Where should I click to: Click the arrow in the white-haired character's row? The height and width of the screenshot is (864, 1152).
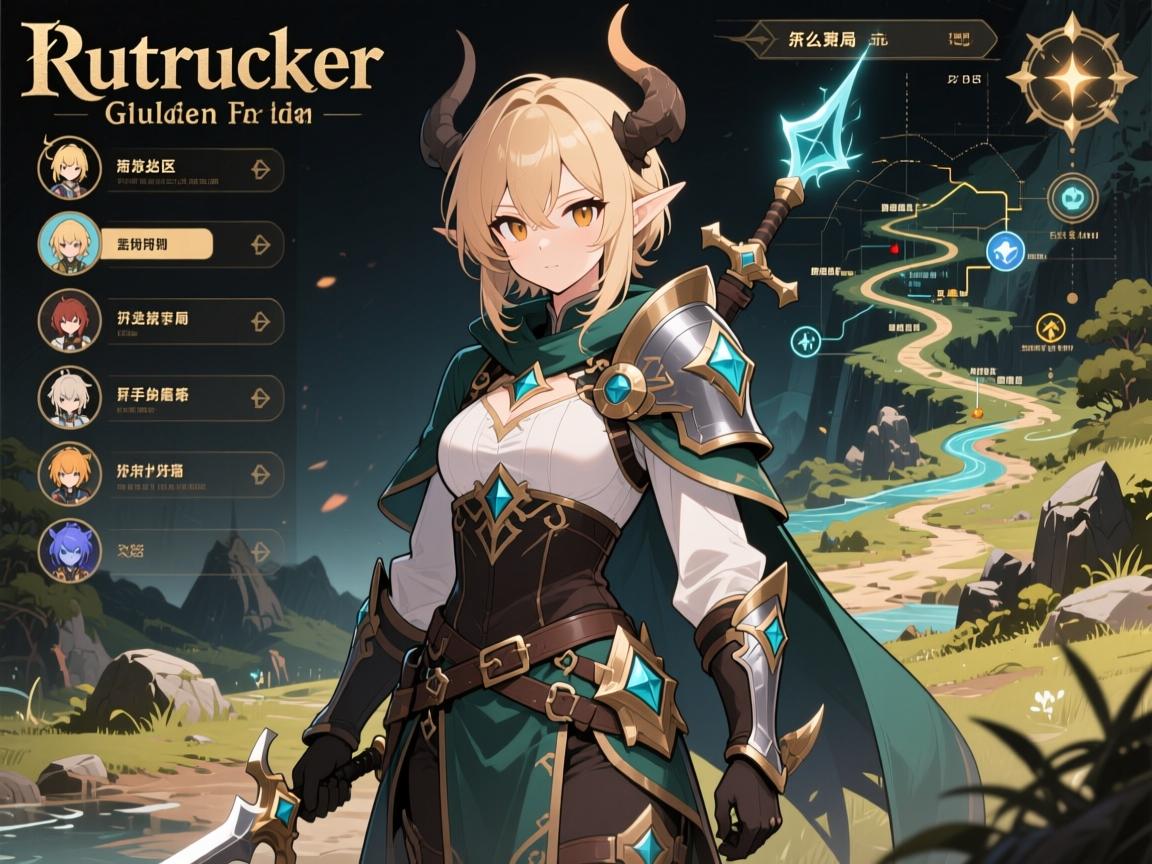(x=259, y=397)
